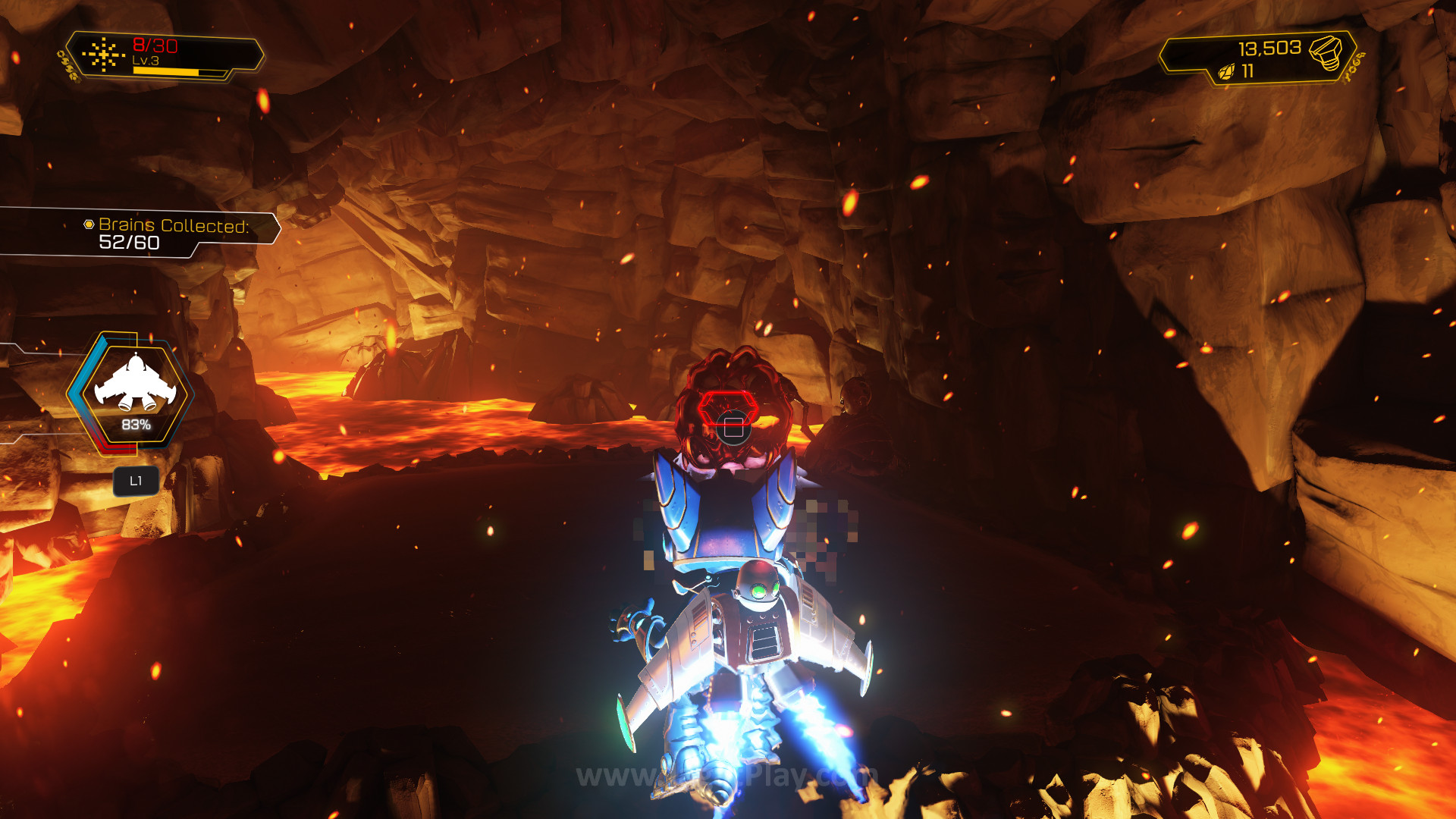1456x819 pixels.
Task: Click the weapon icon beside the ammo count
Action: point(104,55)
